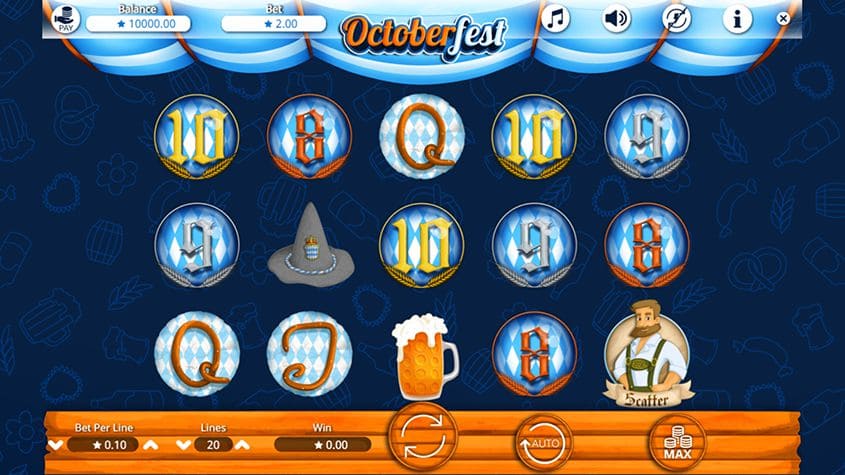
Task: Raise the number of Lines
Action: click(243, 444)
